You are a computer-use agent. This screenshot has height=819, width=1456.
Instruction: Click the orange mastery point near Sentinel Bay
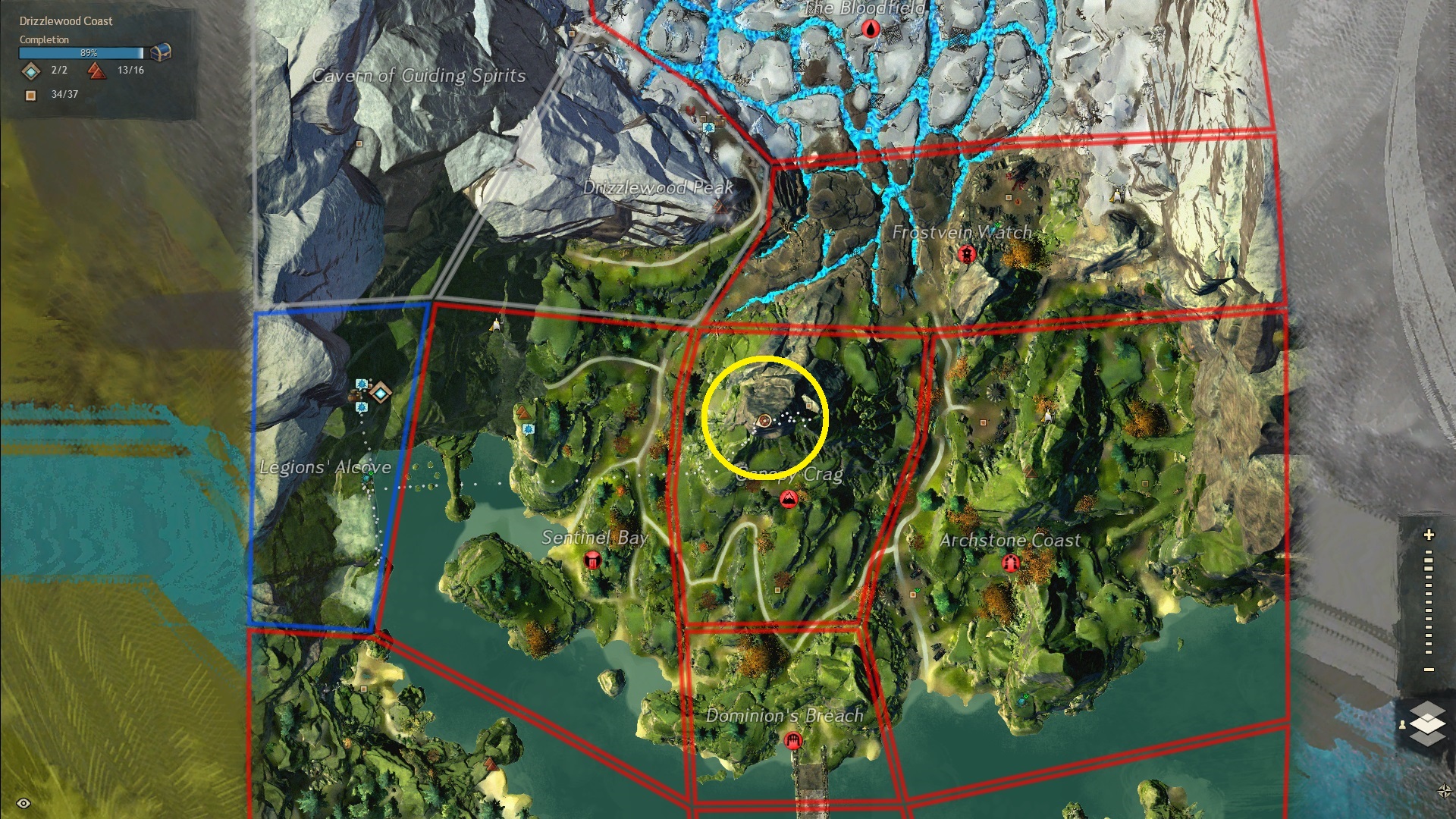[522, 413]
